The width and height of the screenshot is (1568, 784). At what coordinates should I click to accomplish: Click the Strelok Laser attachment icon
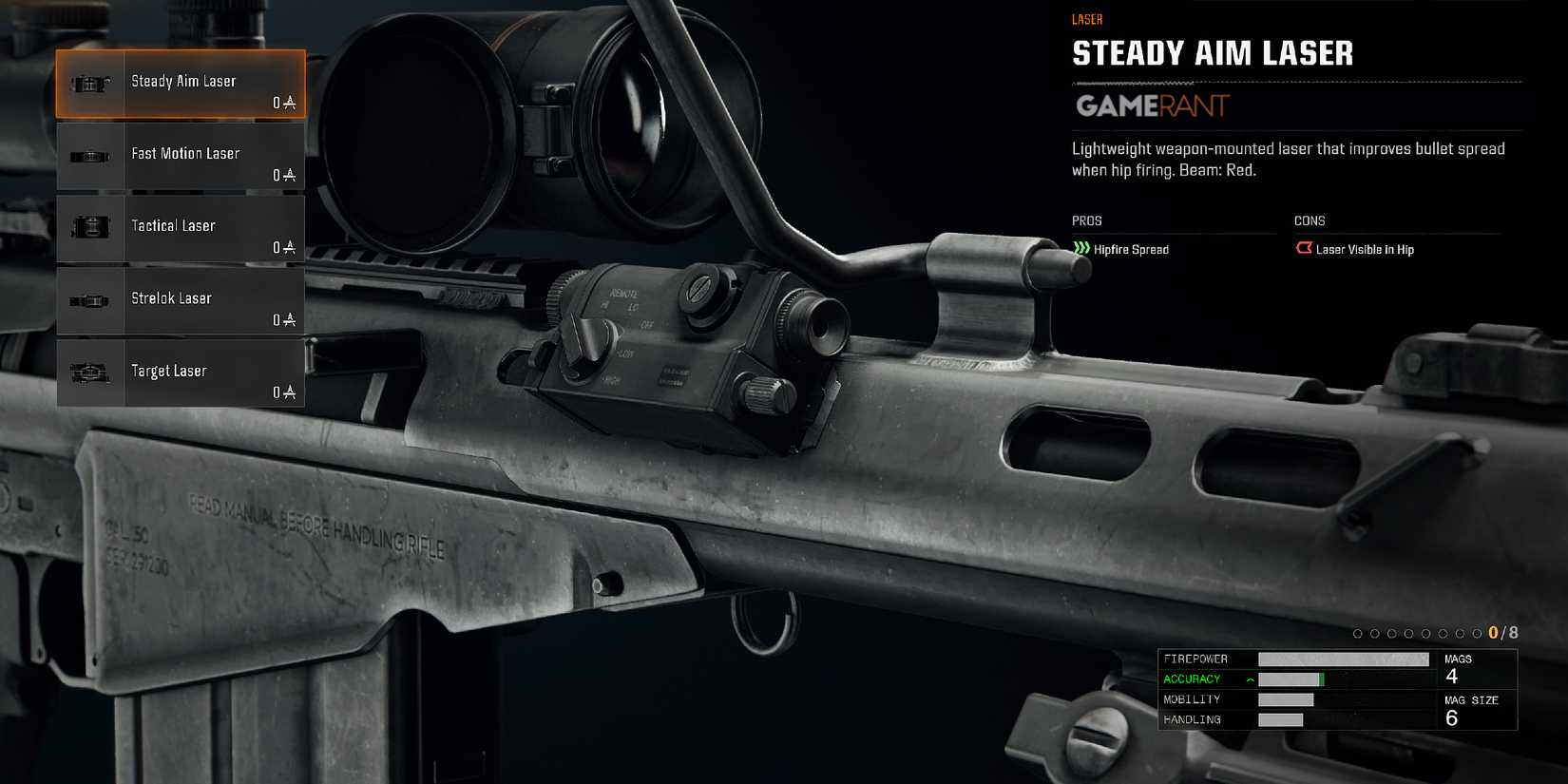[x=90, y=299]
